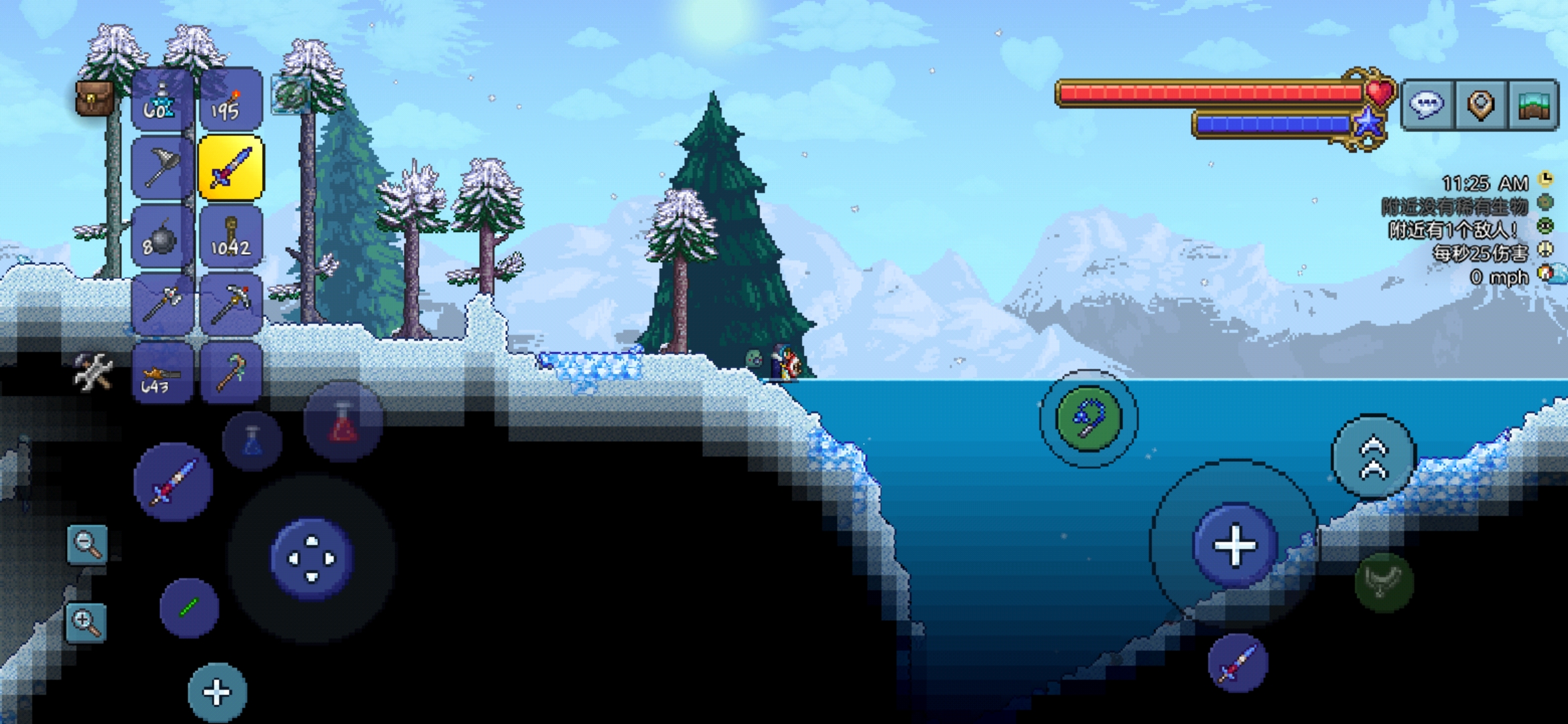Open settings with the crossed tools icon
1568x724 pixels.
[x=92, y=371]
